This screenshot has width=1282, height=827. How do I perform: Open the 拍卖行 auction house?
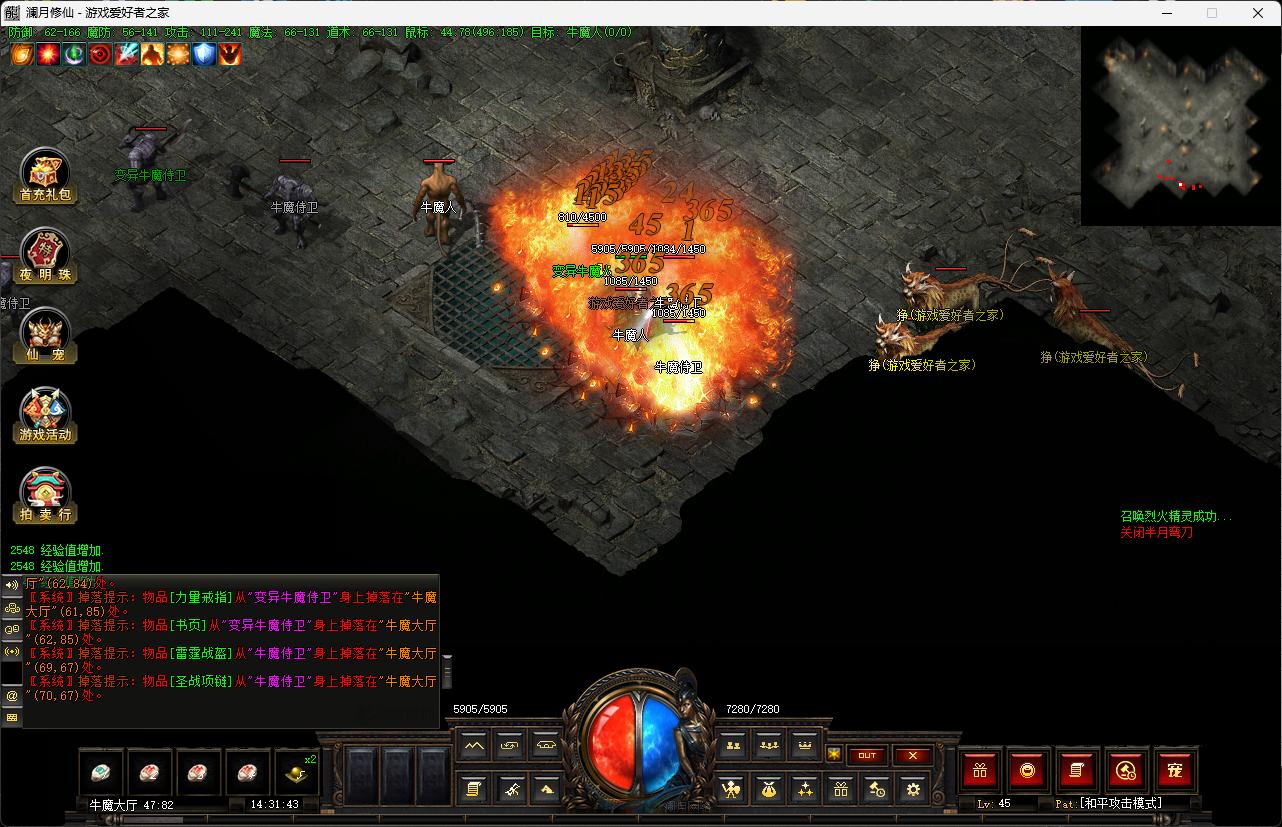46,494
